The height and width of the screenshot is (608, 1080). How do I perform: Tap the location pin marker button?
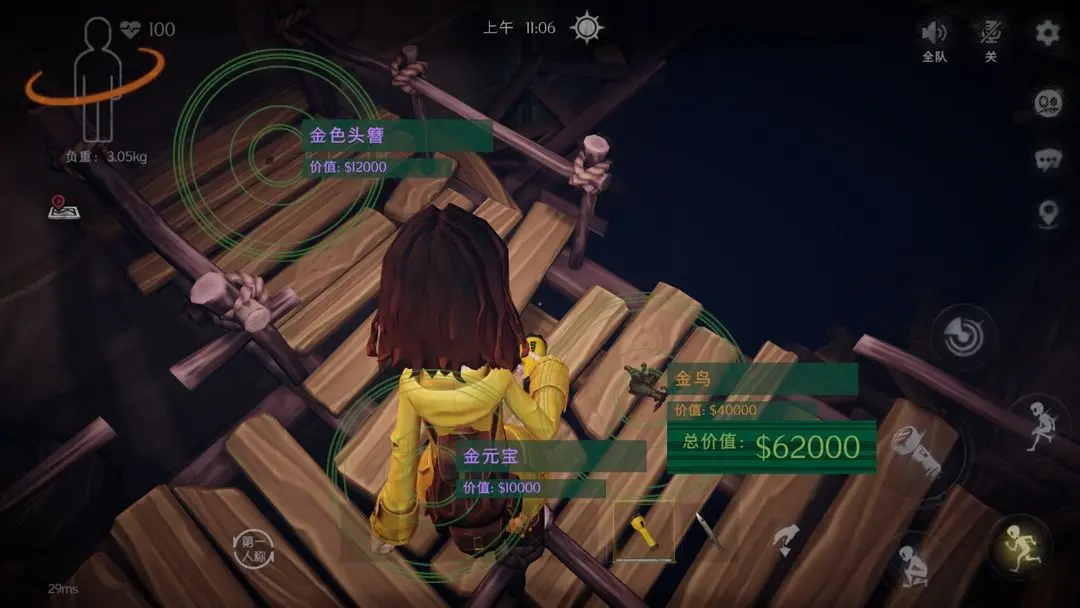(1047, 213)
